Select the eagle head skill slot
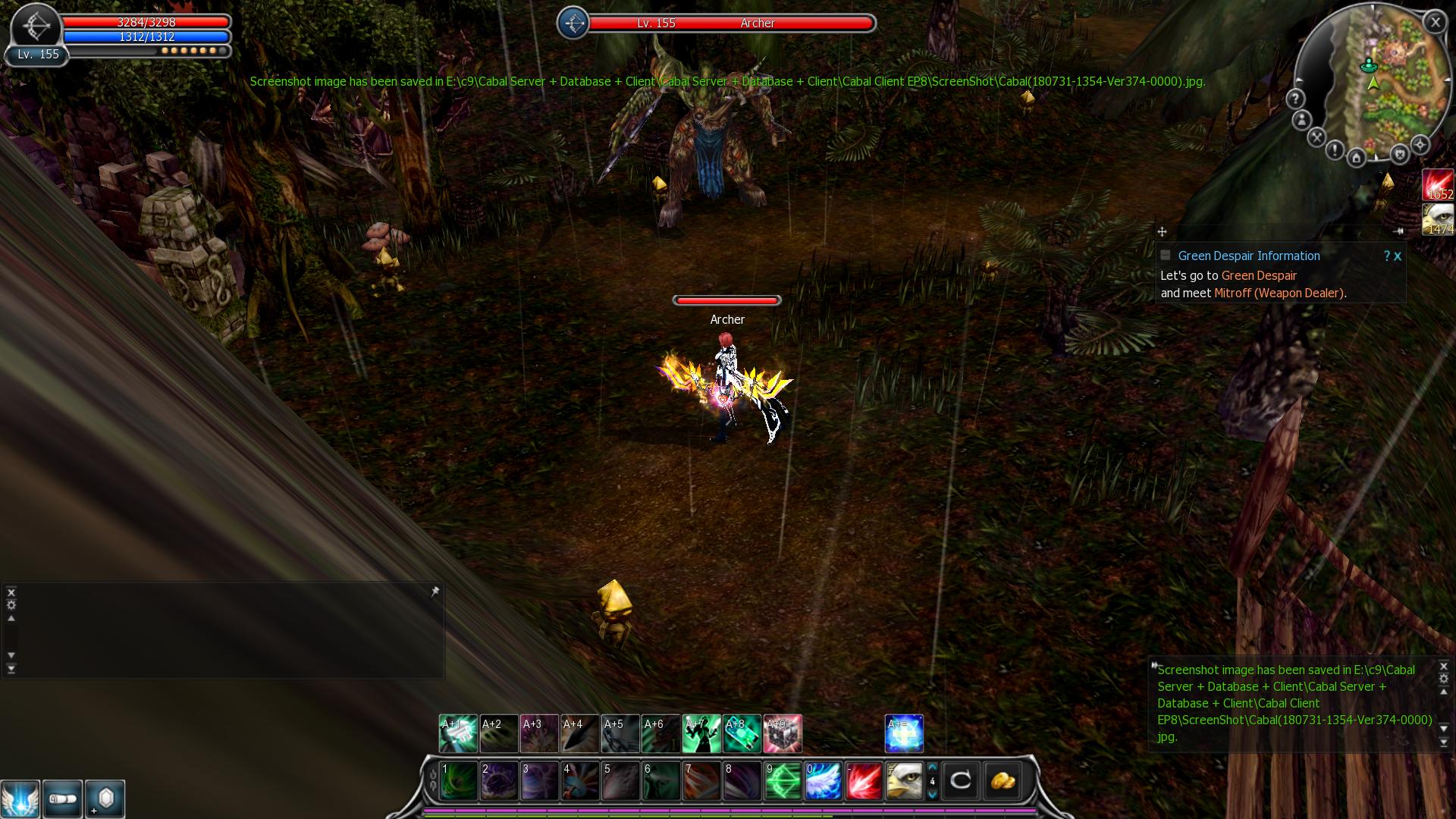The image size is (1456, 819). click(x=904, y=780)
